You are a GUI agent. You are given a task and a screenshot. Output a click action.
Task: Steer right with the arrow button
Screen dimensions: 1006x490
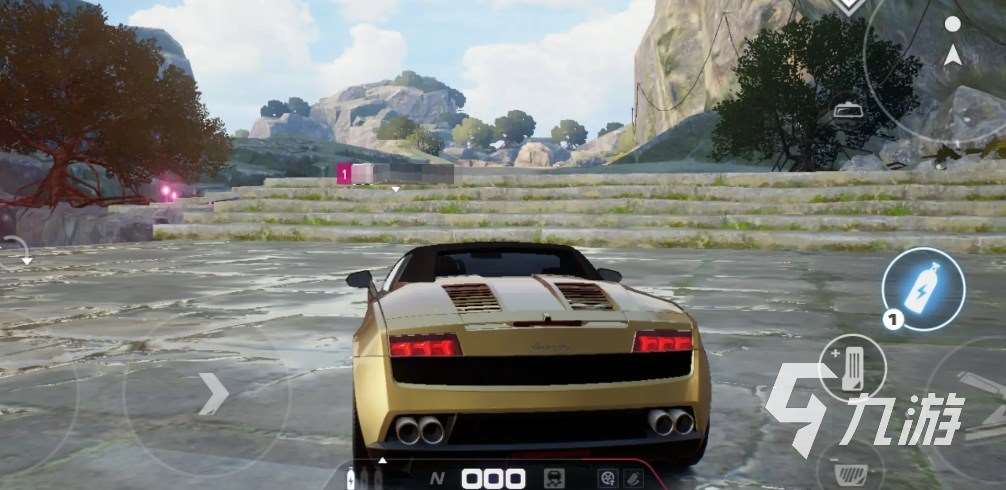pyautogui.click(x=212, y=393)
